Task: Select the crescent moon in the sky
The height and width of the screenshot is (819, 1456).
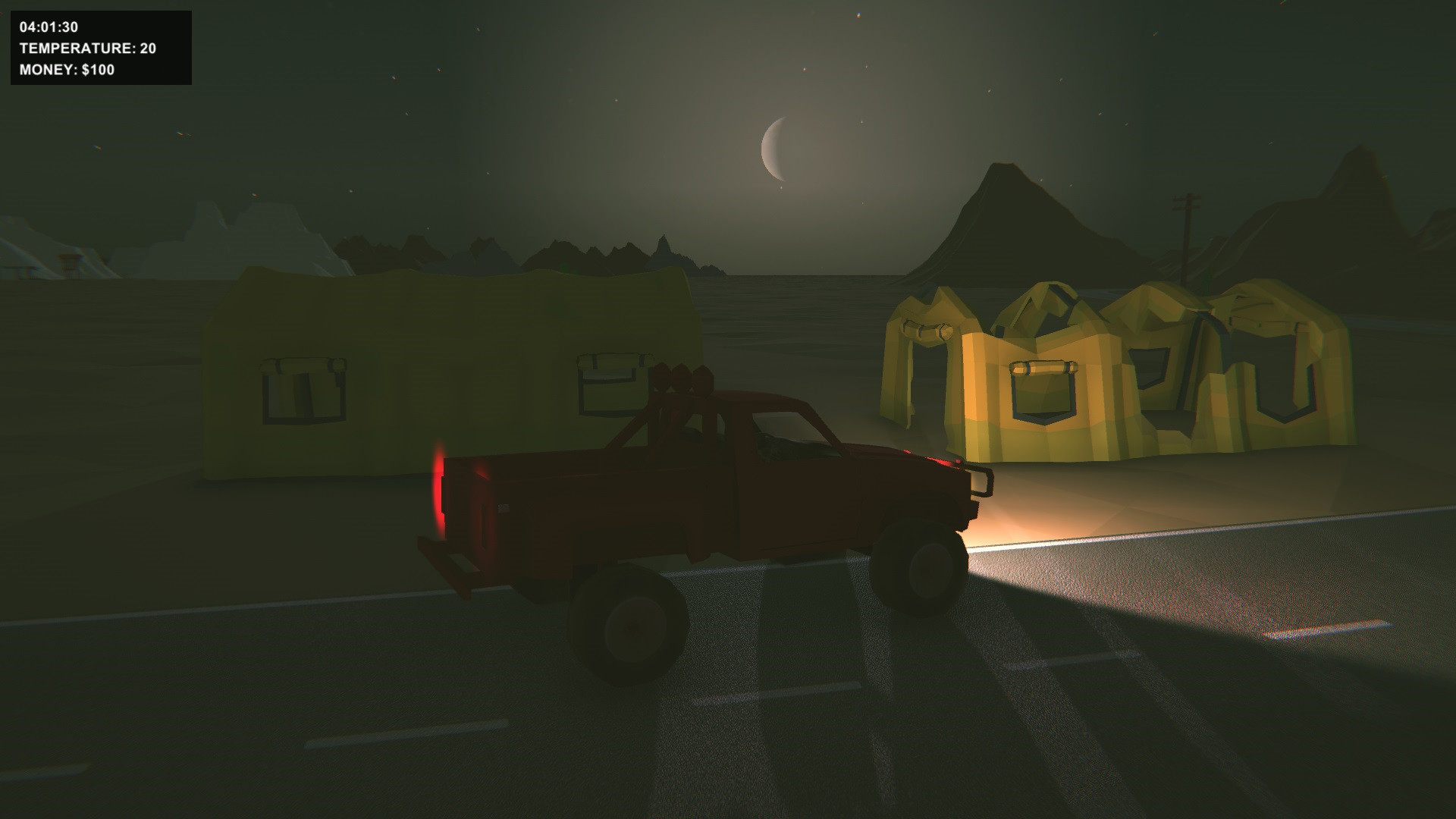Action: pos(775,149)
